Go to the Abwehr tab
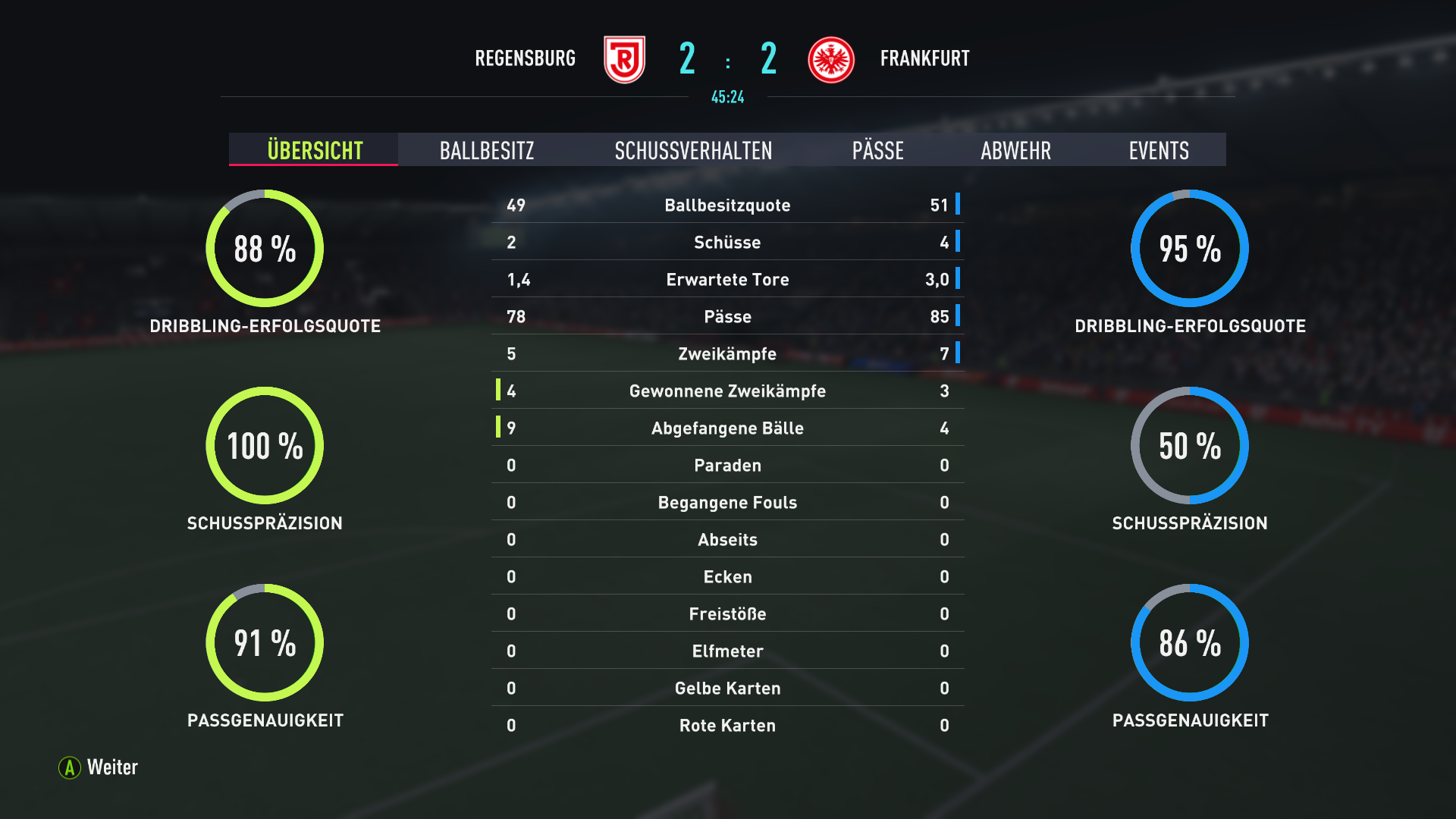This screenshot has height=819, width=1456. (1015, 150)
